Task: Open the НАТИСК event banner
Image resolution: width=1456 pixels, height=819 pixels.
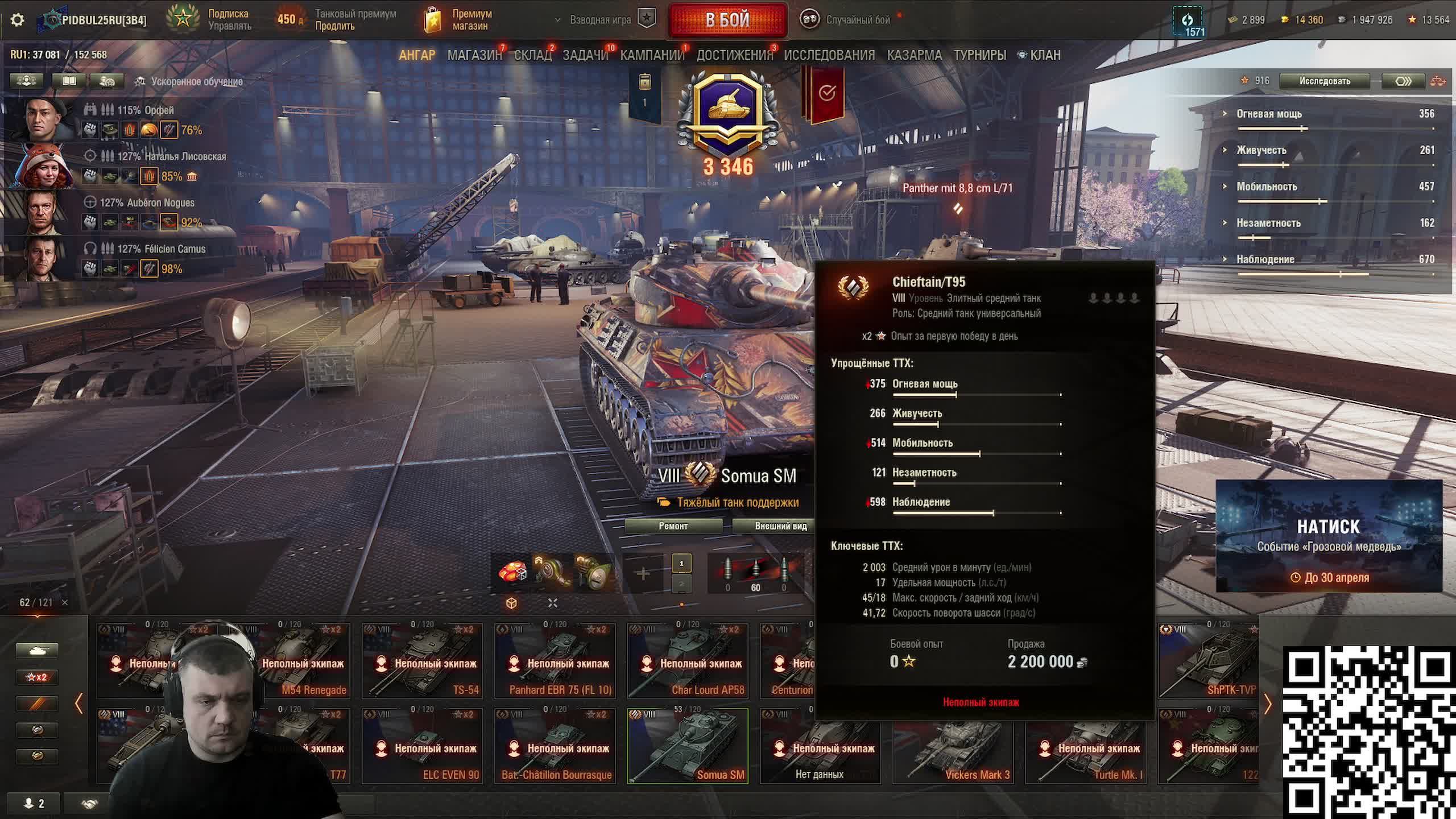Action: point(1329,536)
